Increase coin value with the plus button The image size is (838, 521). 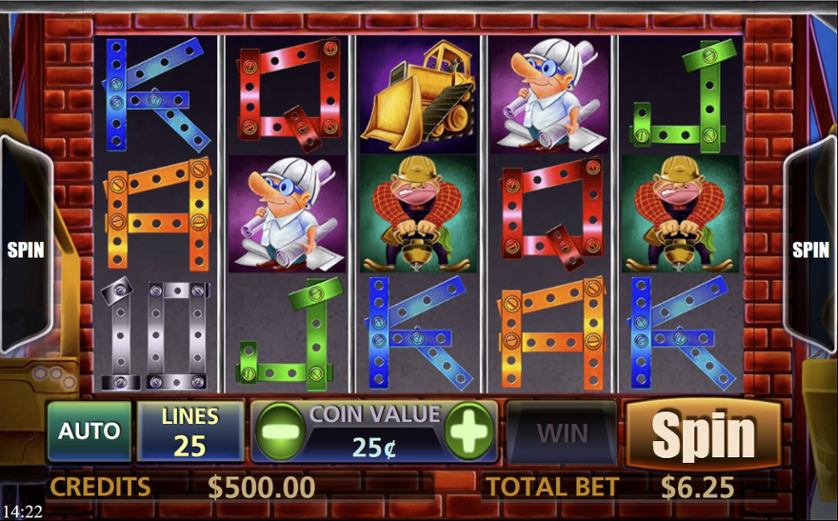(x=468, y=433)
